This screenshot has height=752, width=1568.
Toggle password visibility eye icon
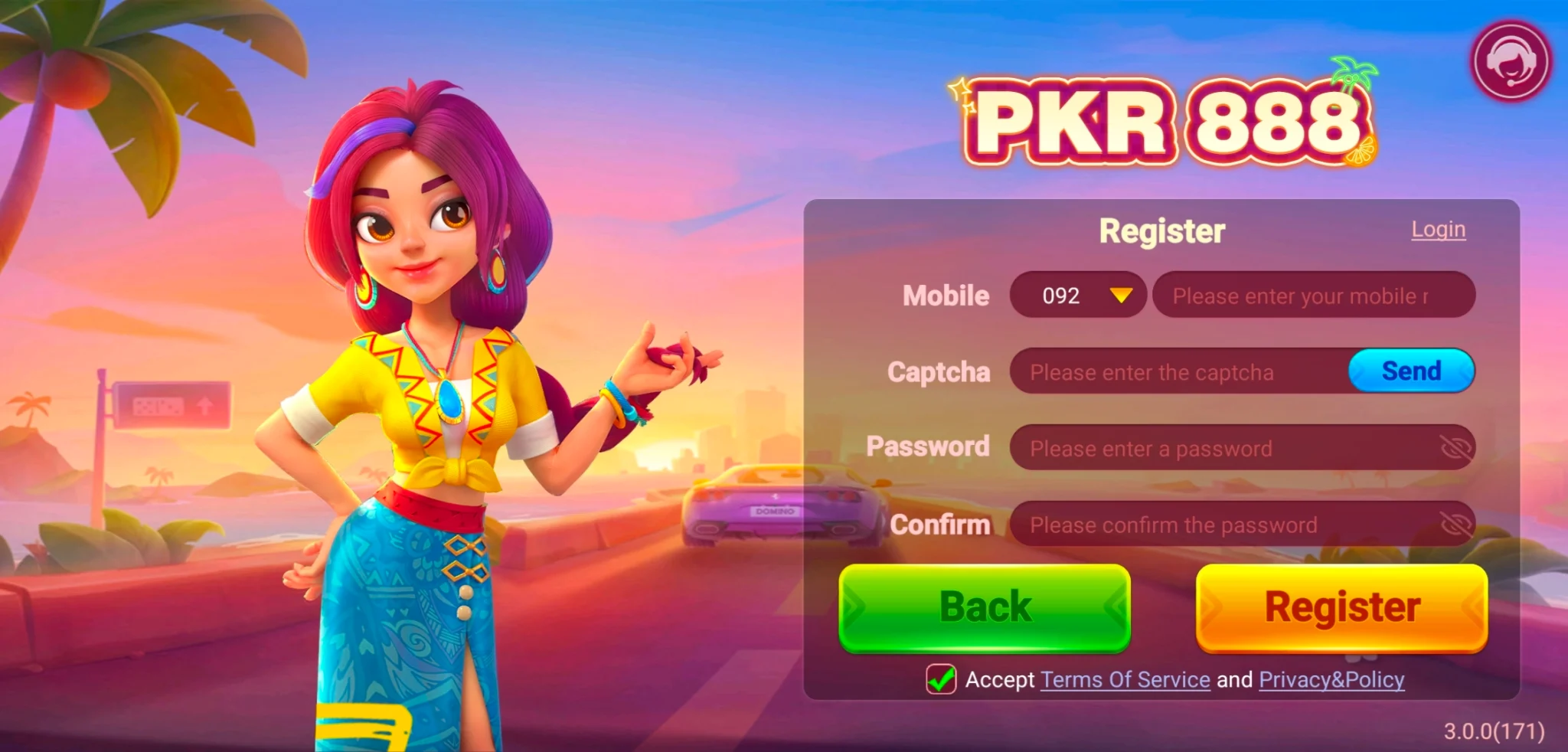1455,448
